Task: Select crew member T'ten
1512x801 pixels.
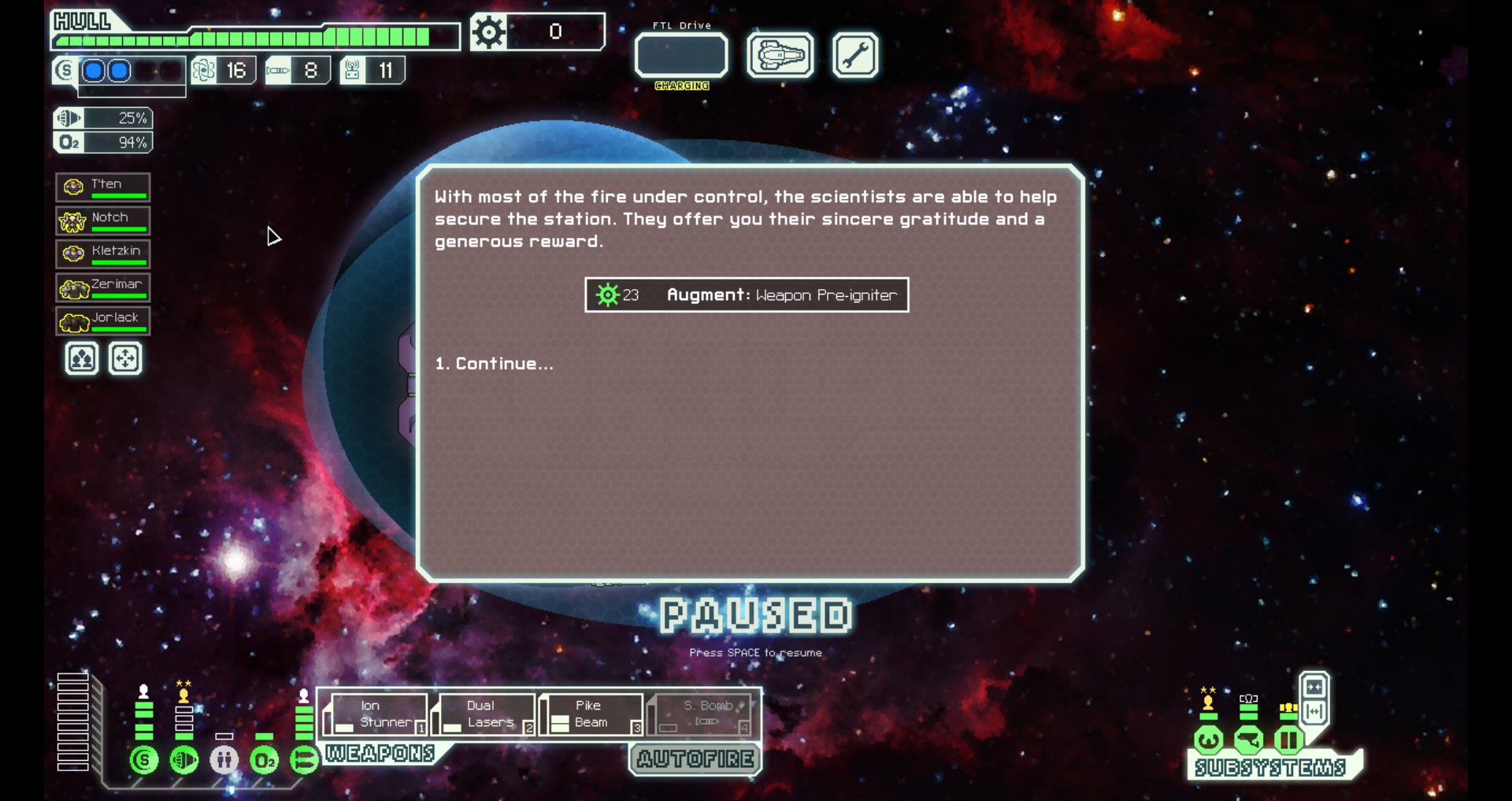Action: pos(103,187)
